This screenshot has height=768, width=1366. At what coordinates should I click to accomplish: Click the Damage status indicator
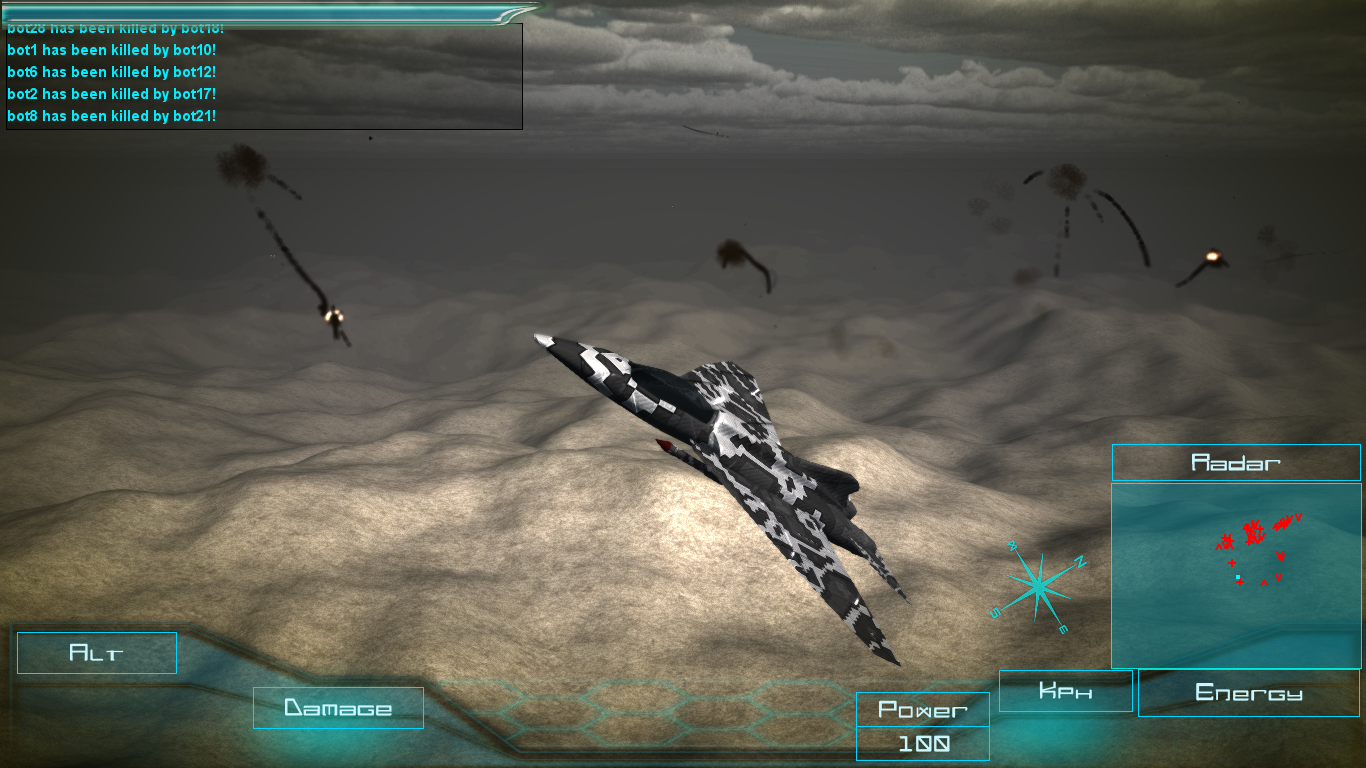(338, 707)
